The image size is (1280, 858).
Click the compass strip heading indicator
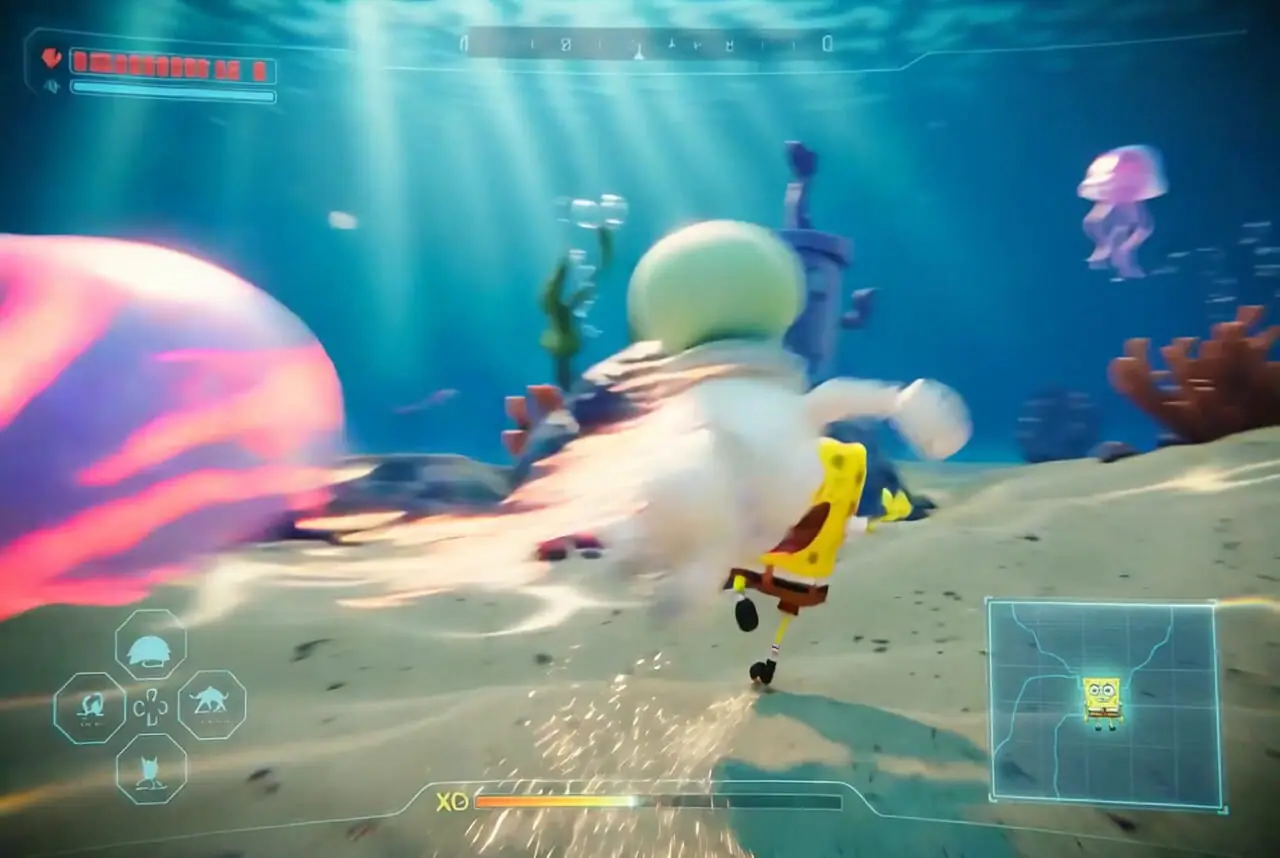tap(646, 44)
